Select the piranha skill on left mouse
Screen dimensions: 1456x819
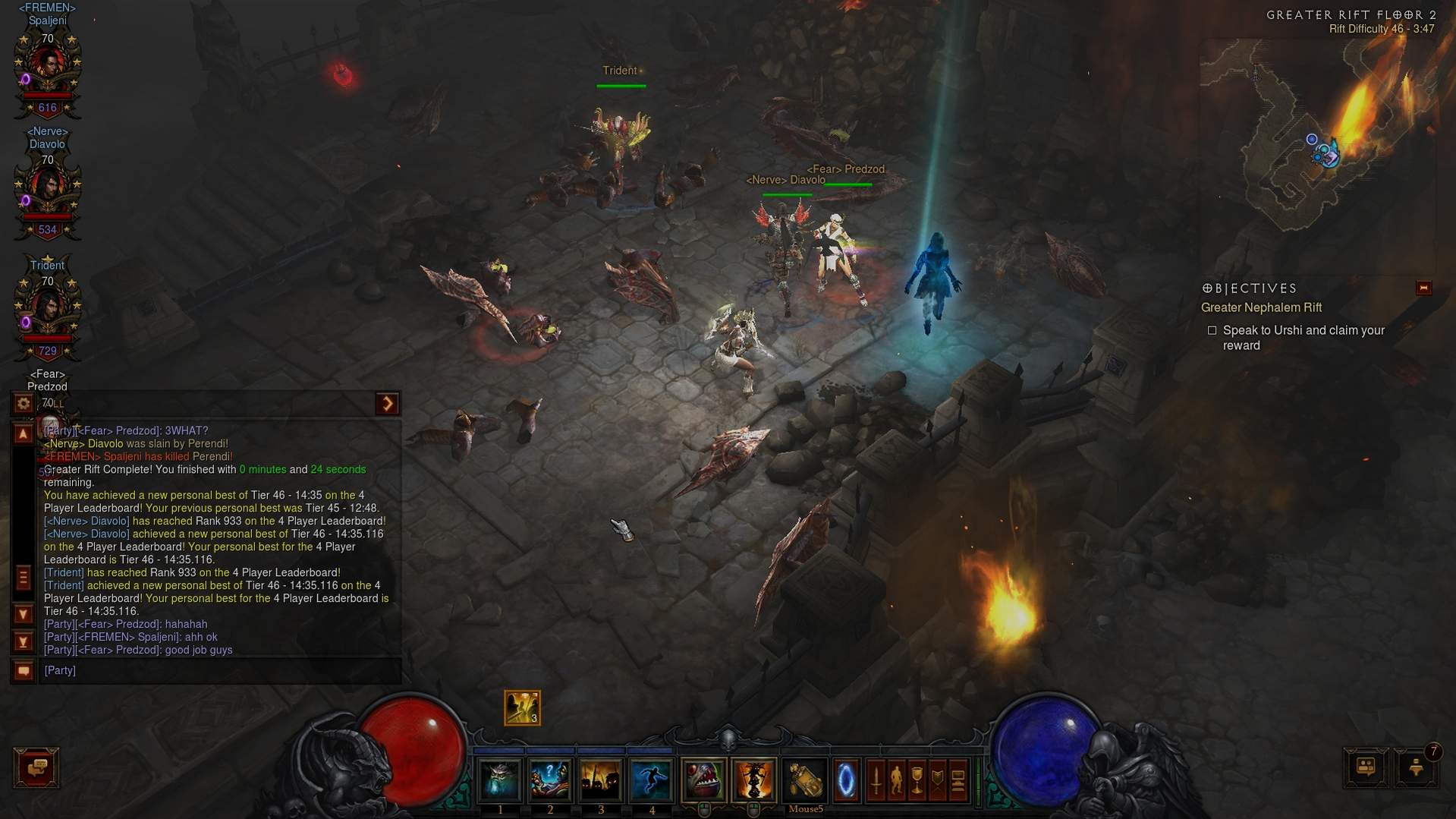point(703,780)
